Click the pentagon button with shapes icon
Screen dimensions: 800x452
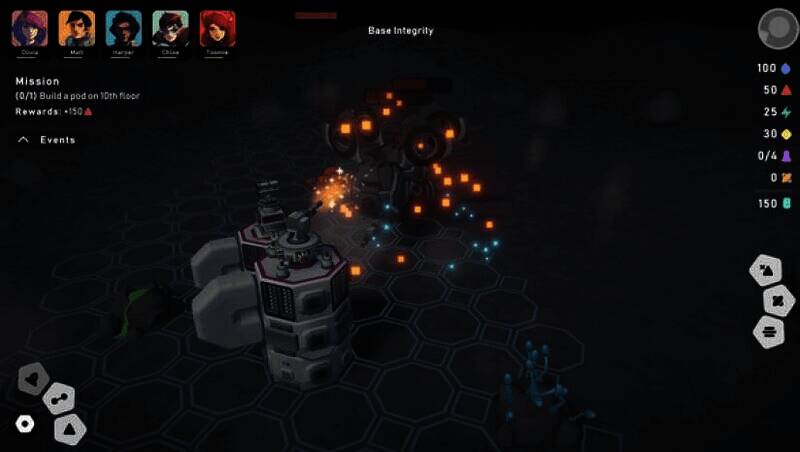tap(767, 270)
